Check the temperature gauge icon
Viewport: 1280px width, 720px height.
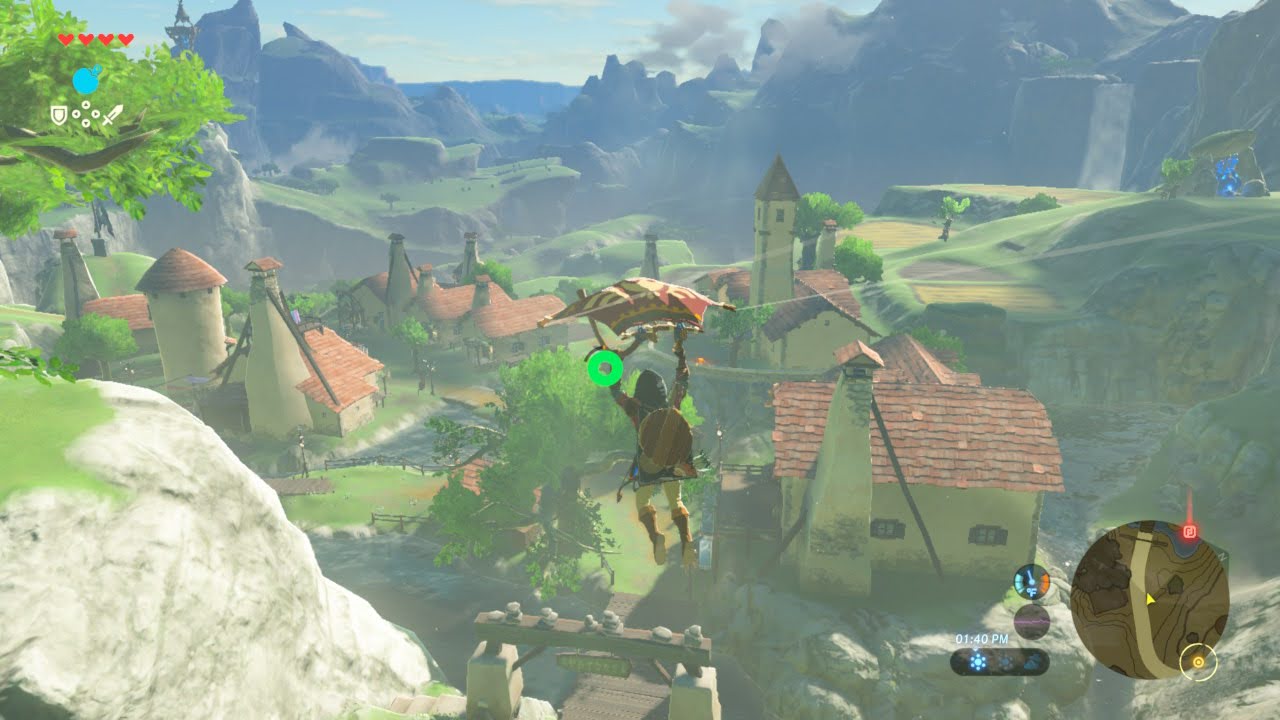1030,581
